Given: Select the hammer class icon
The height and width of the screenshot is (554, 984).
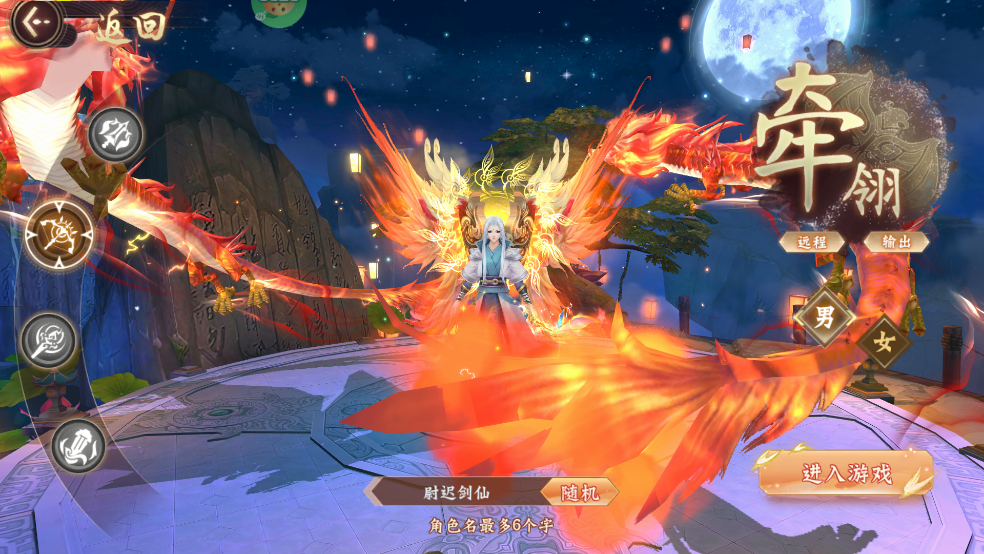Looking at the screenshot, I should [79, 445].
